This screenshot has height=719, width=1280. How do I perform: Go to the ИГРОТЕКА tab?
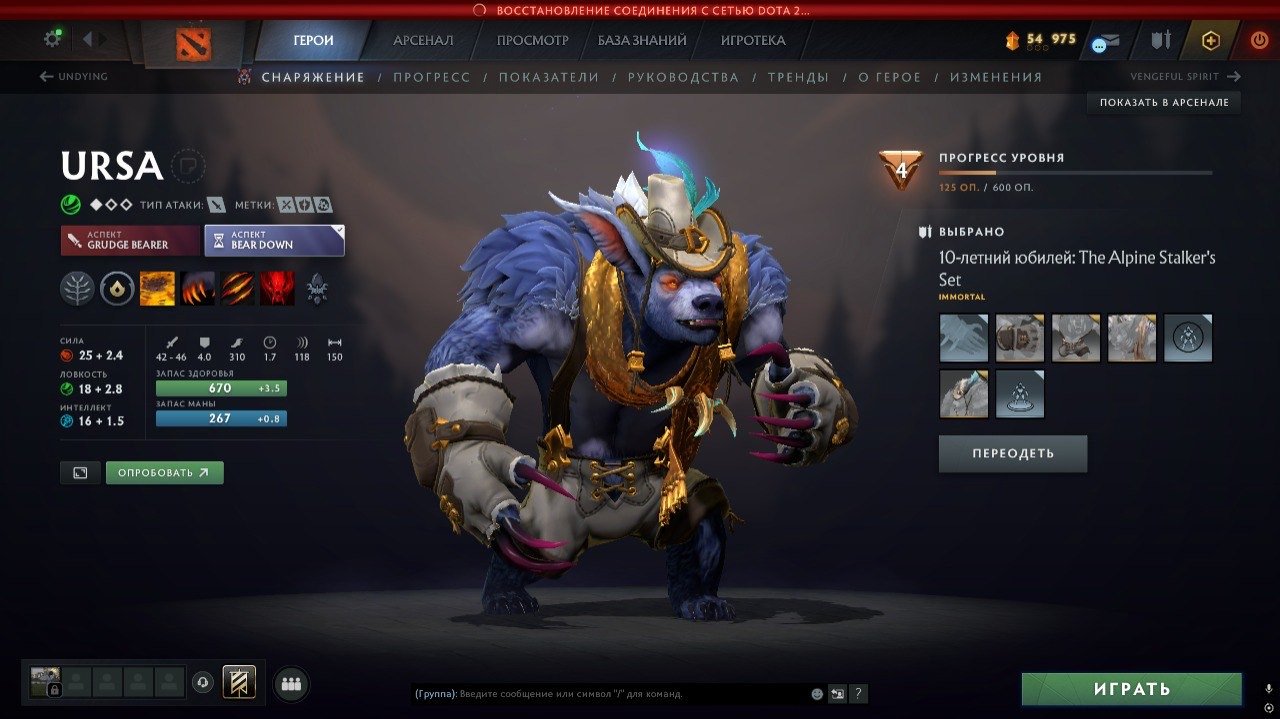[x=753, y=41]
